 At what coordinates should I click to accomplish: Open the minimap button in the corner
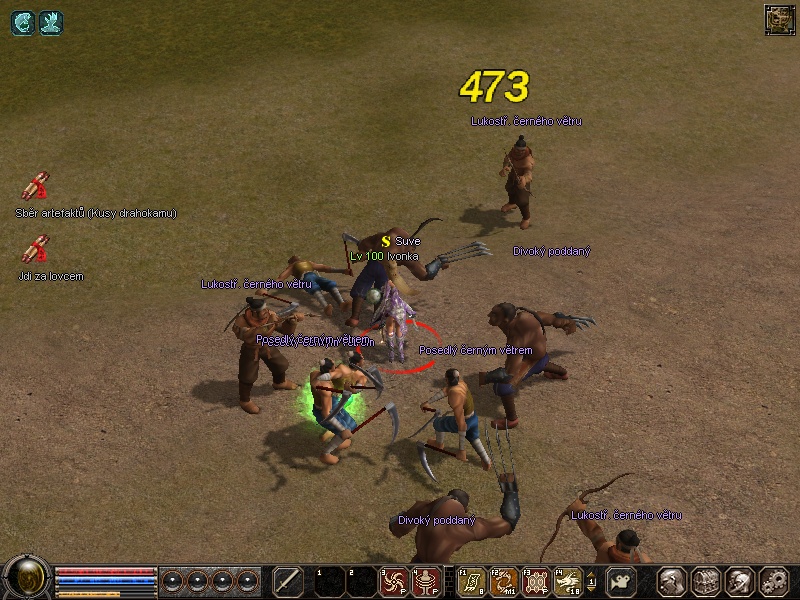pos(778,18)
